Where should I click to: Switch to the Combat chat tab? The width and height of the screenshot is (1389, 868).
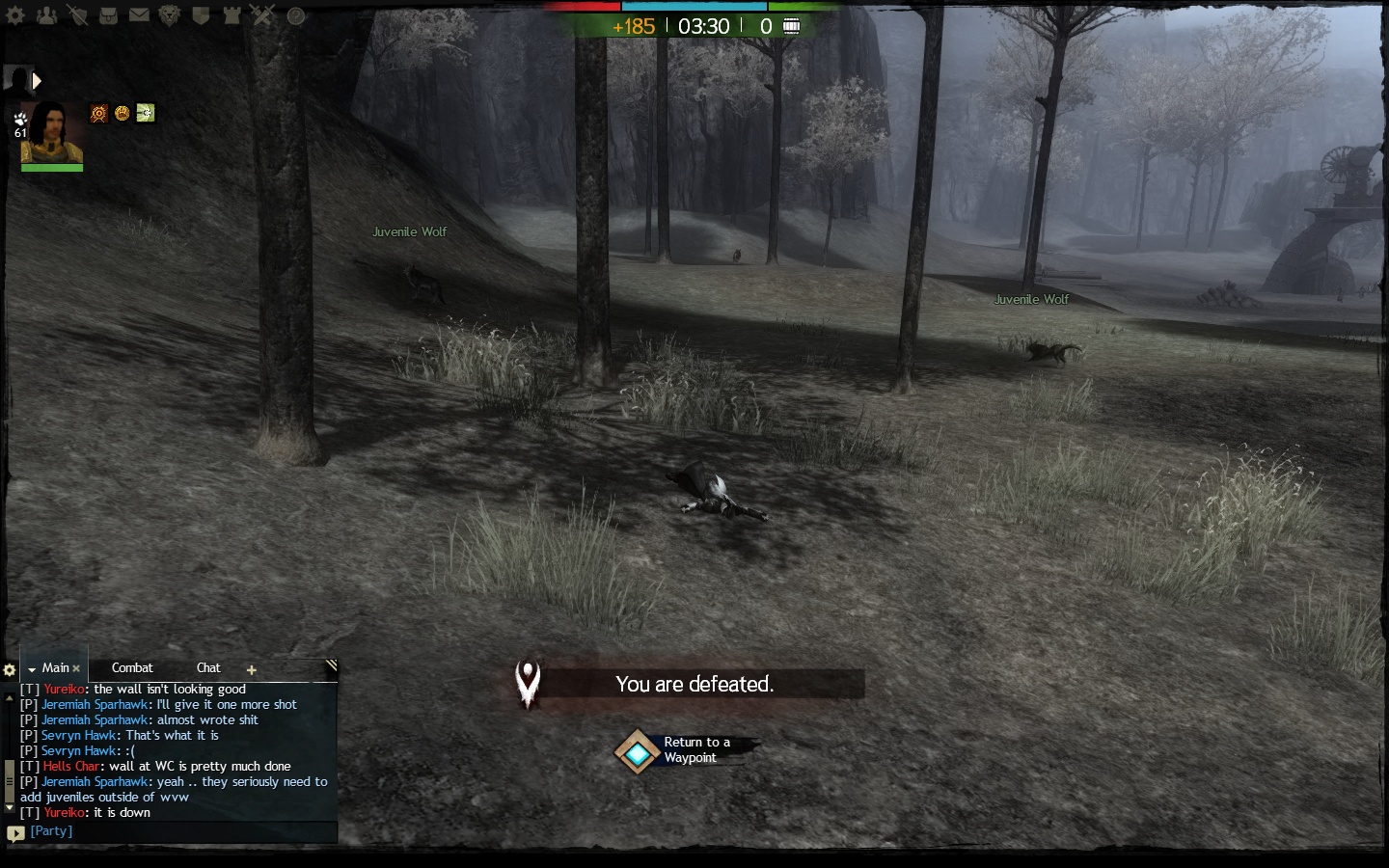tap(132, 667)
